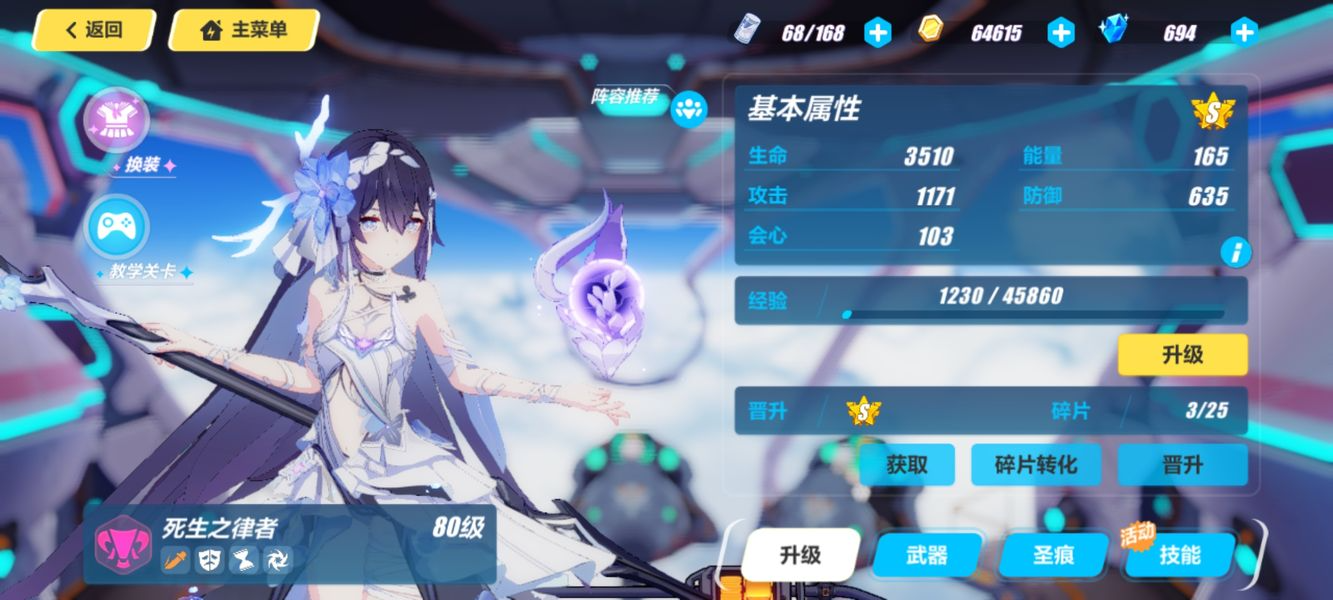Switch to the 技能 skills tab

coord(1180,554)
